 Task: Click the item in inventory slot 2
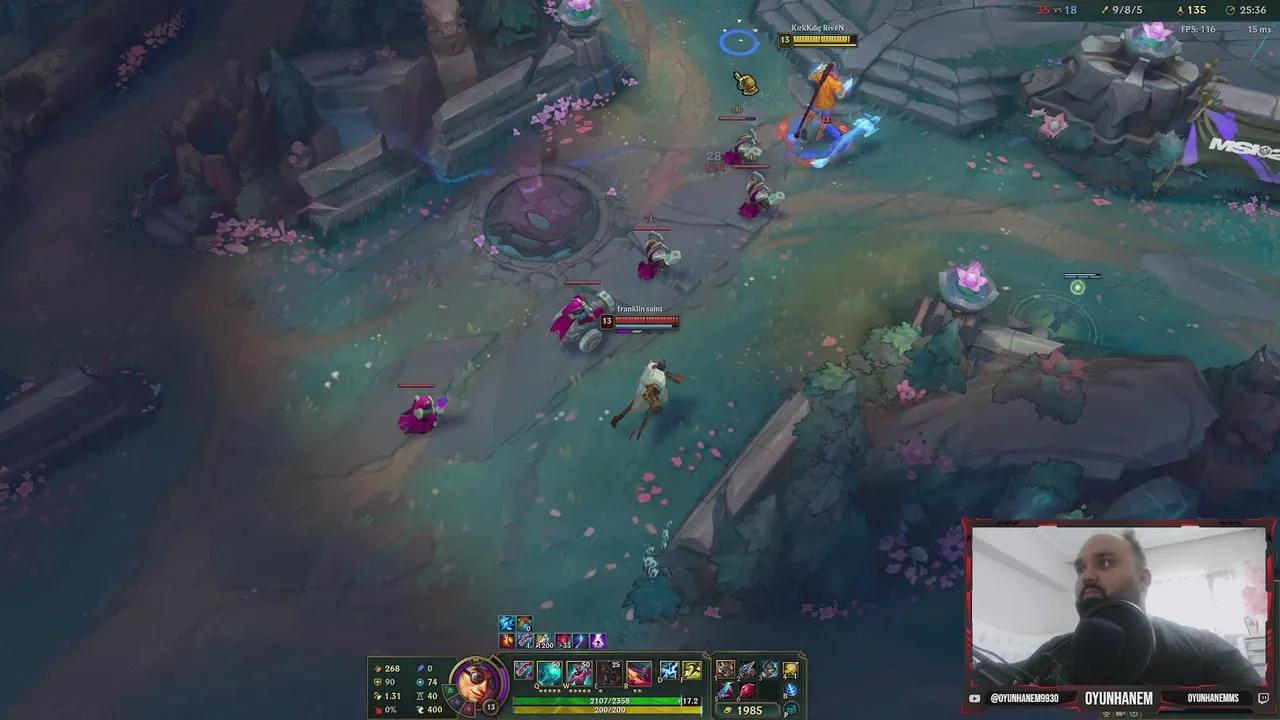coord(747,669)
